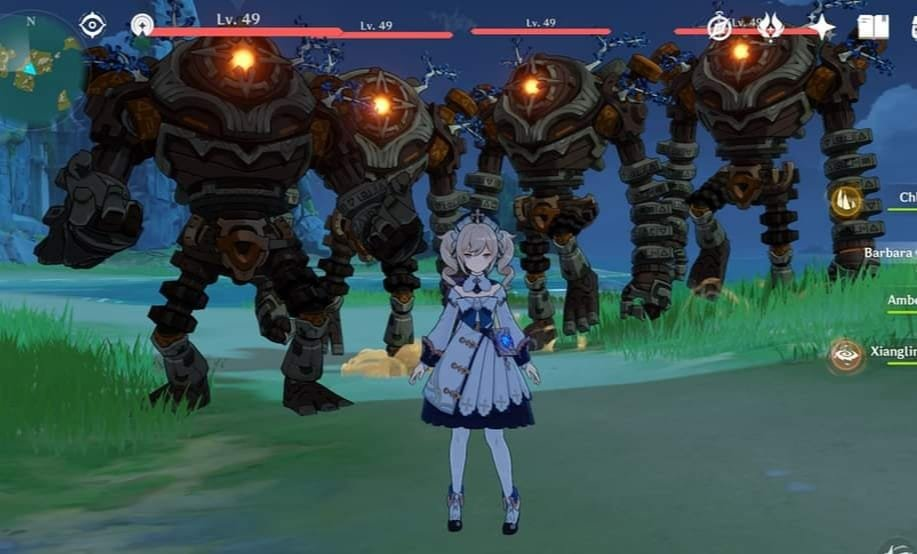Image resolution: width=917 pixels, height=554 pixels.
Task: Click the eye-shaped icon beside the minimap
Action: [93, 25]
